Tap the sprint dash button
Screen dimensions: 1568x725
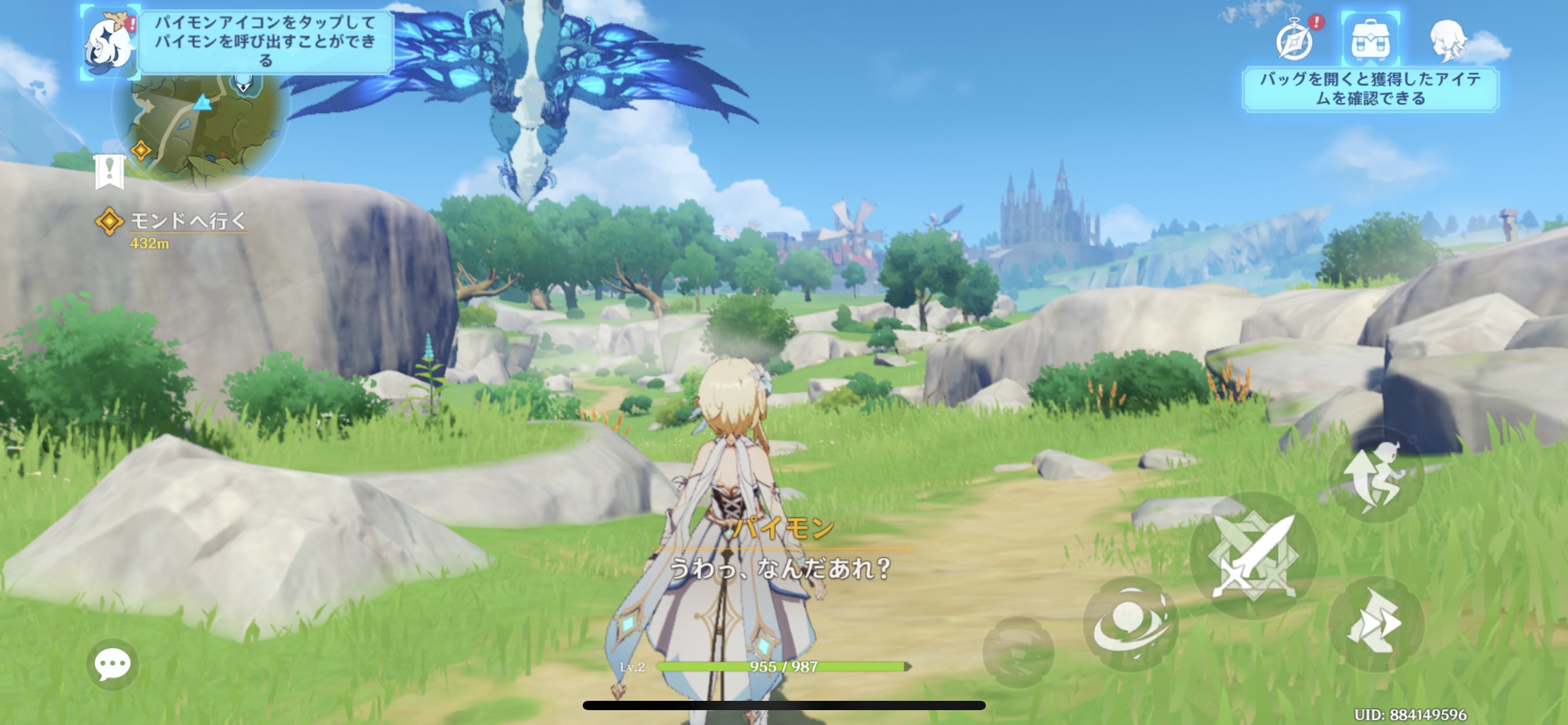click(x=1375, y=623)
